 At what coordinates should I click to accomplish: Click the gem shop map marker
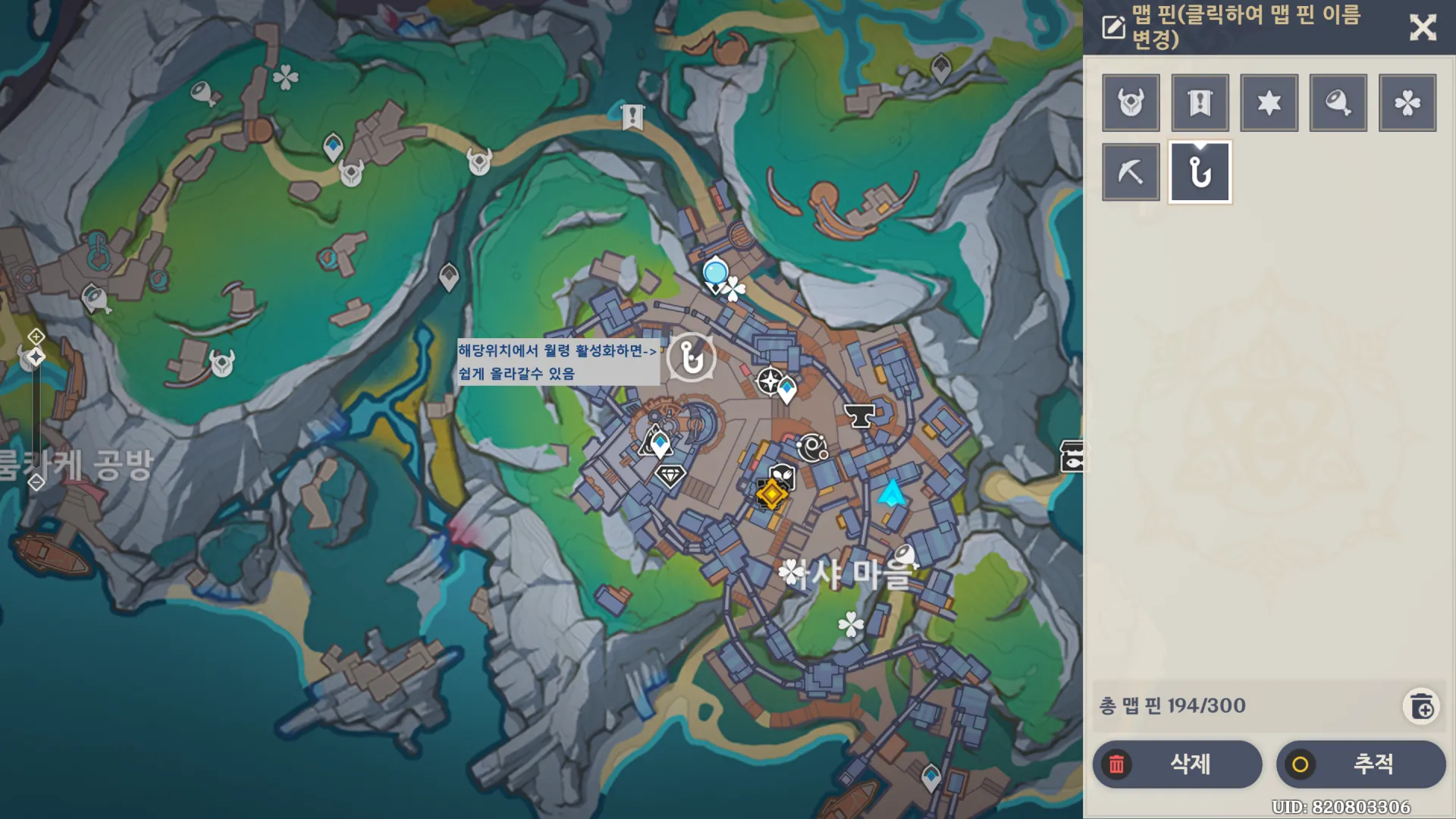pos(670,475)
